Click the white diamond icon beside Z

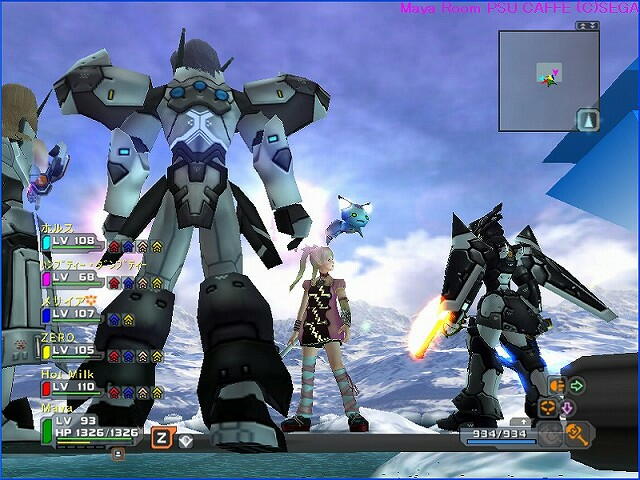coord(186,438)
